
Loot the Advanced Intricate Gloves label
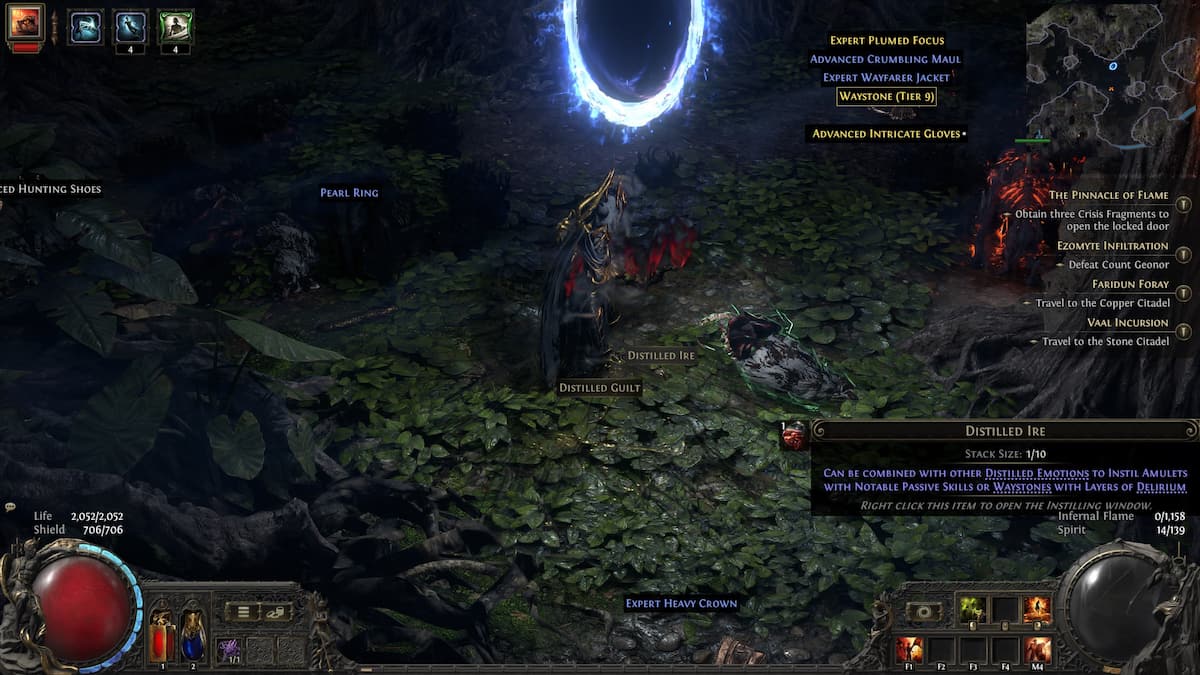[x=886, y=134]
